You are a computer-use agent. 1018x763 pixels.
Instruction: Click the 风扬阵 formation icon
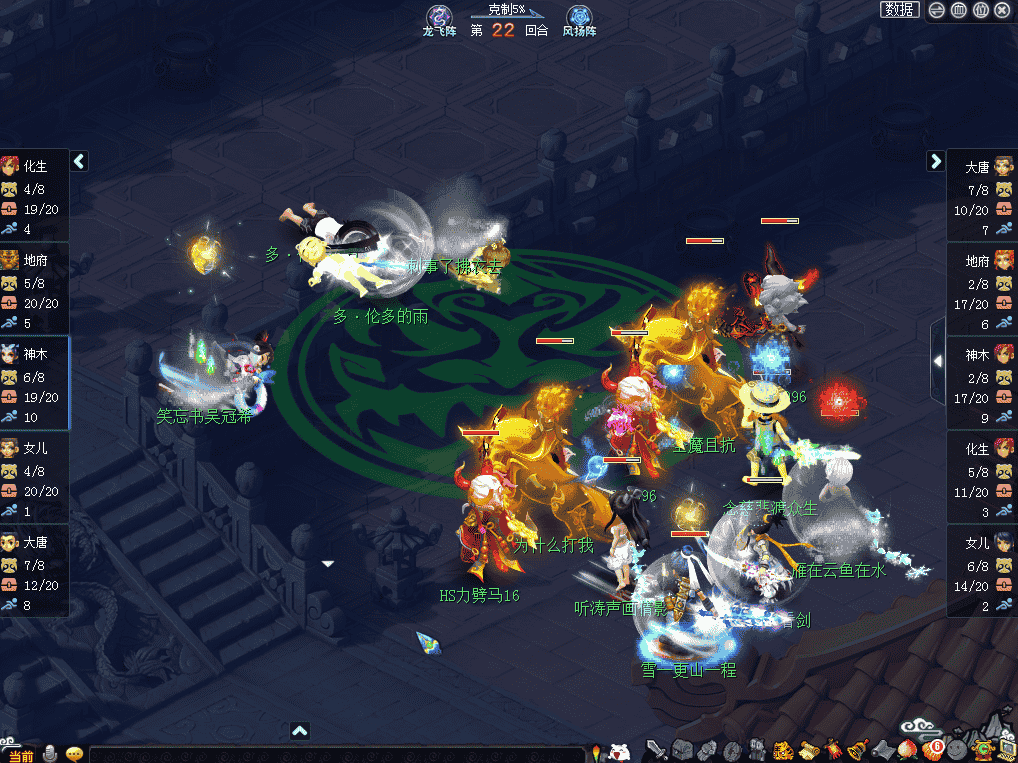pyautogui.click(x=579, y=17)
